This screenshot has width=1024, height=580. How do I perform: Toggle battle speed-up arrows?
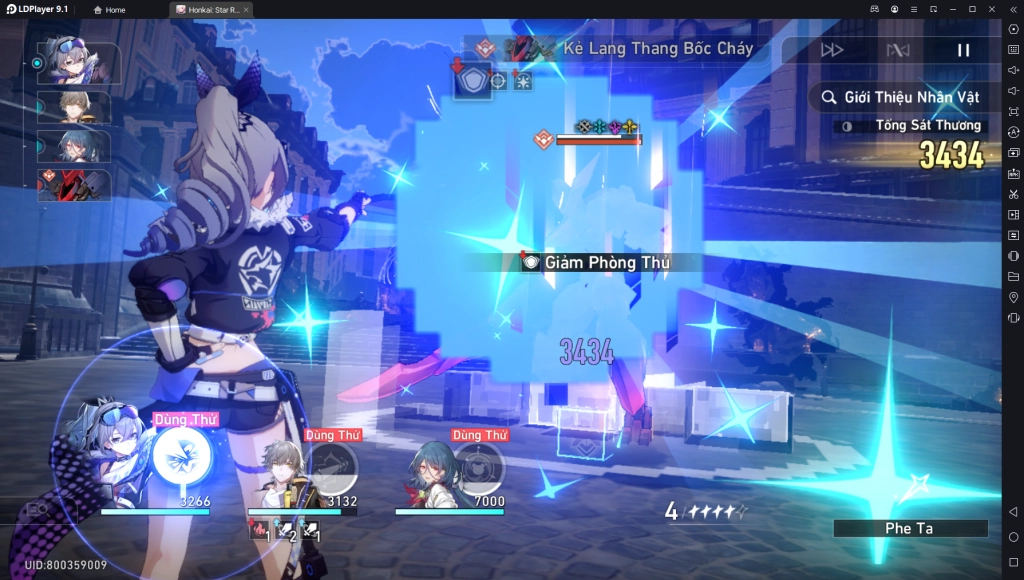click(831, 50)
